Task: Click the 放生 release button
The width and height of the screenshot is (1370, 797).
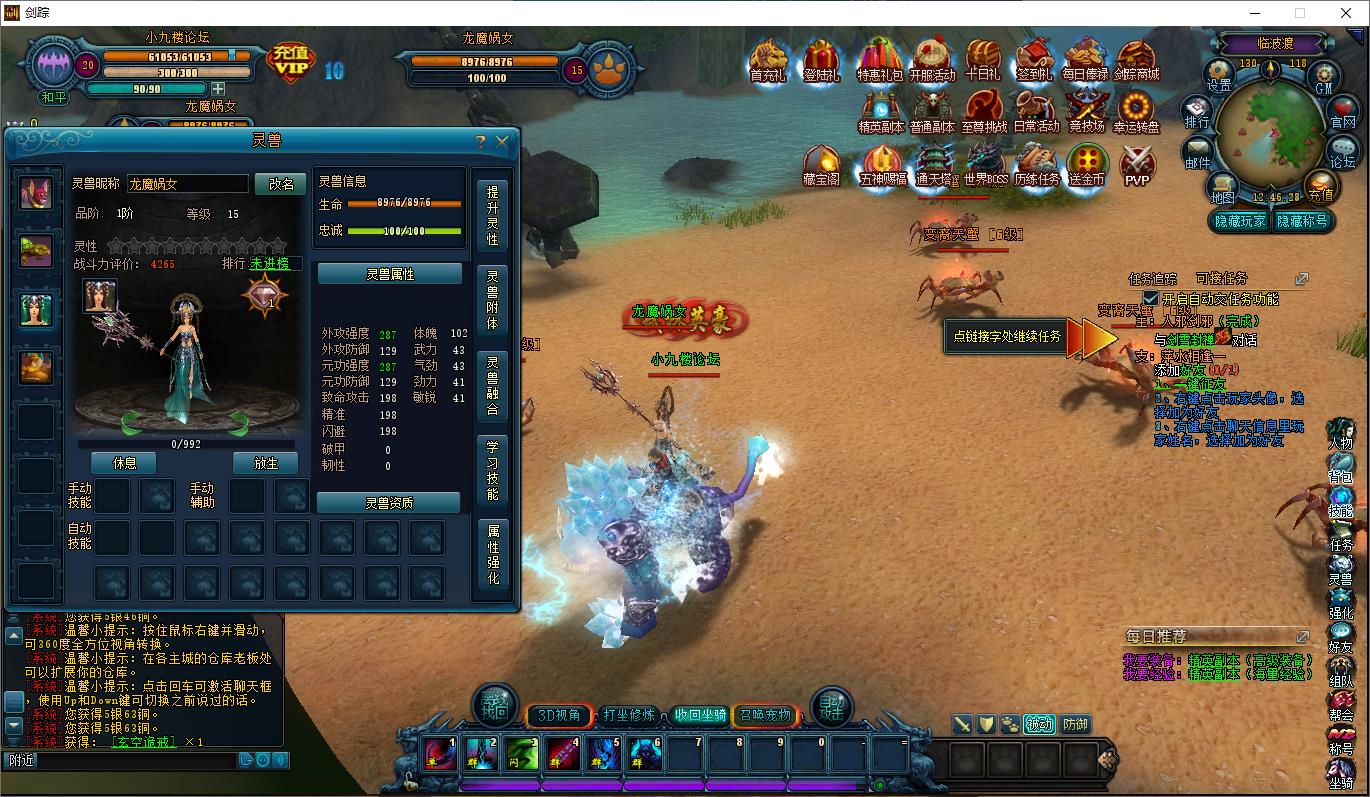Action: point(266,463)
